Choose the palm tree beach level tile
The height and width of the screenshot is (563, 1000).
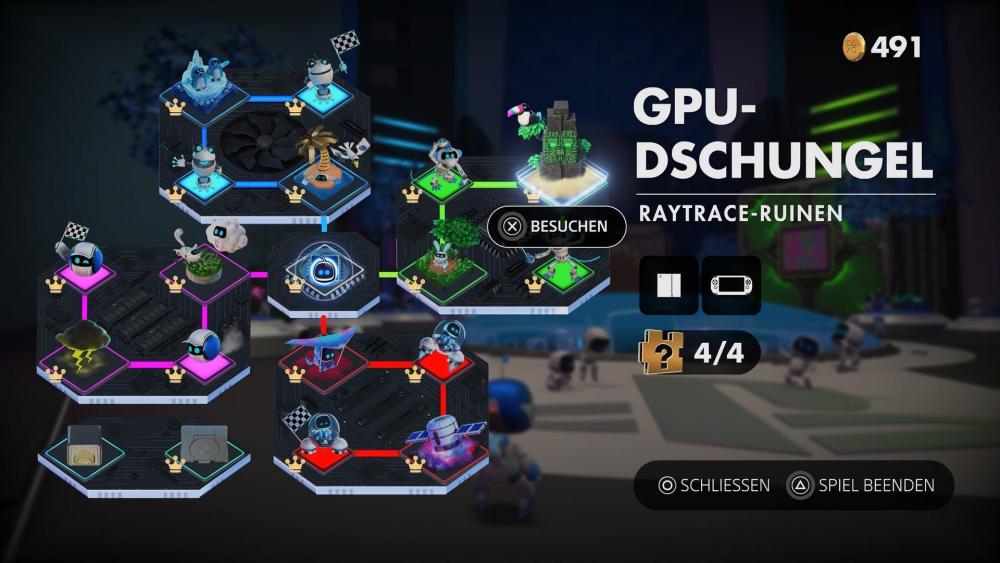coord(322,167)
